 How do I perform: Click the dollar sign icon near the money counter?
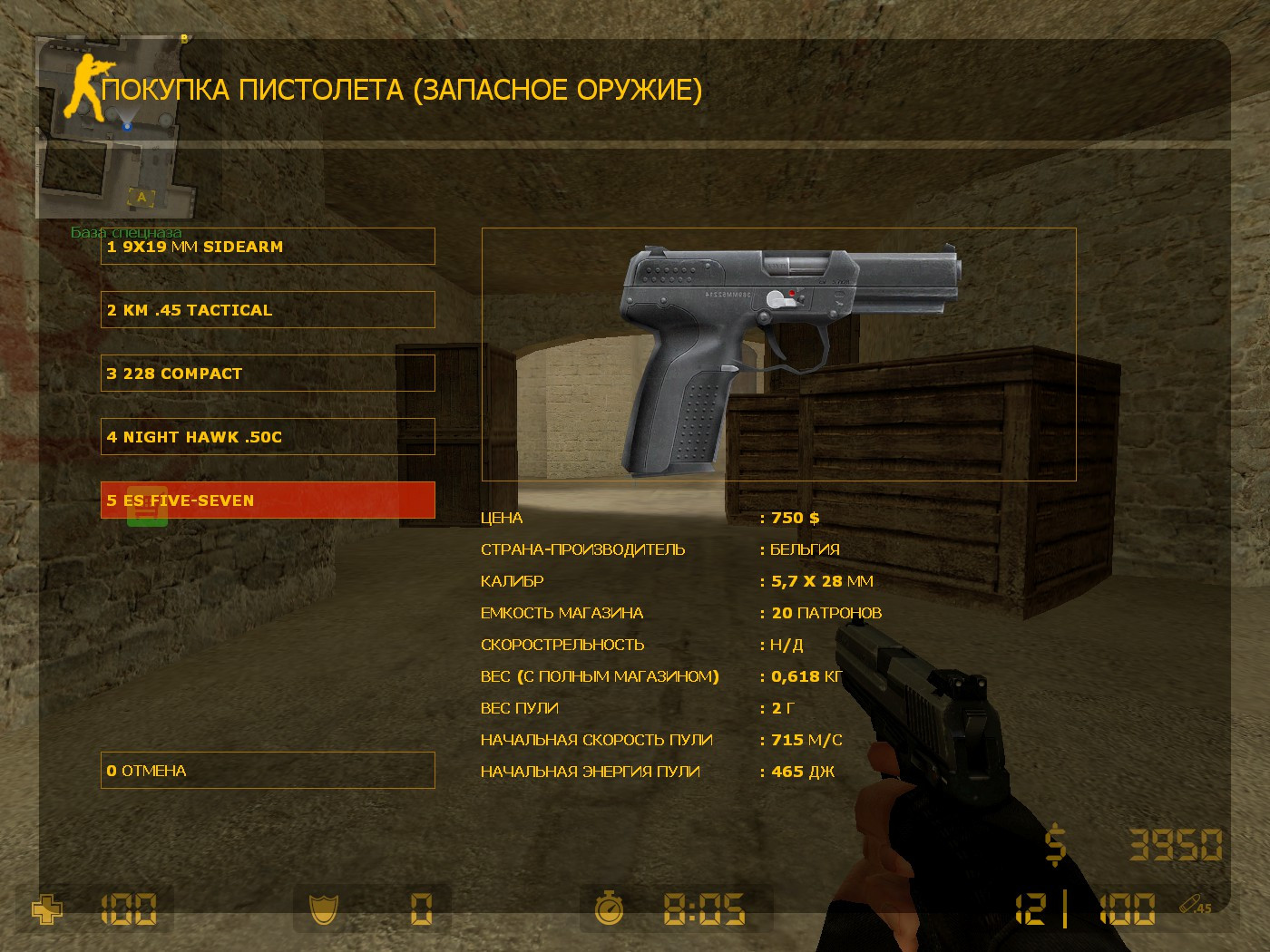[1054, 843]
